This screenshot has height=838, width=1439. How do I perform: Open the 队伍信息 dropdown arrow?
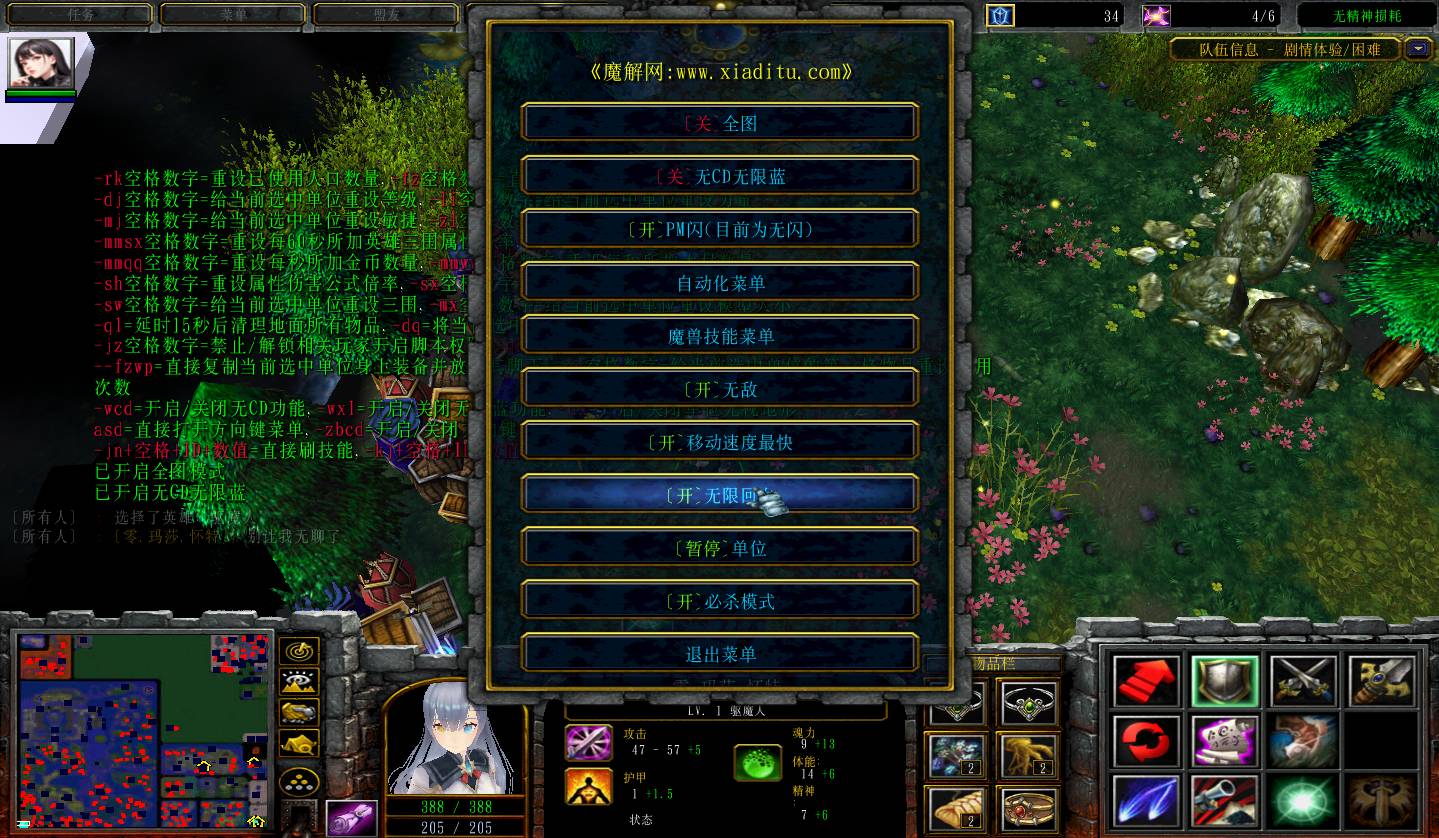[1418, 48]
